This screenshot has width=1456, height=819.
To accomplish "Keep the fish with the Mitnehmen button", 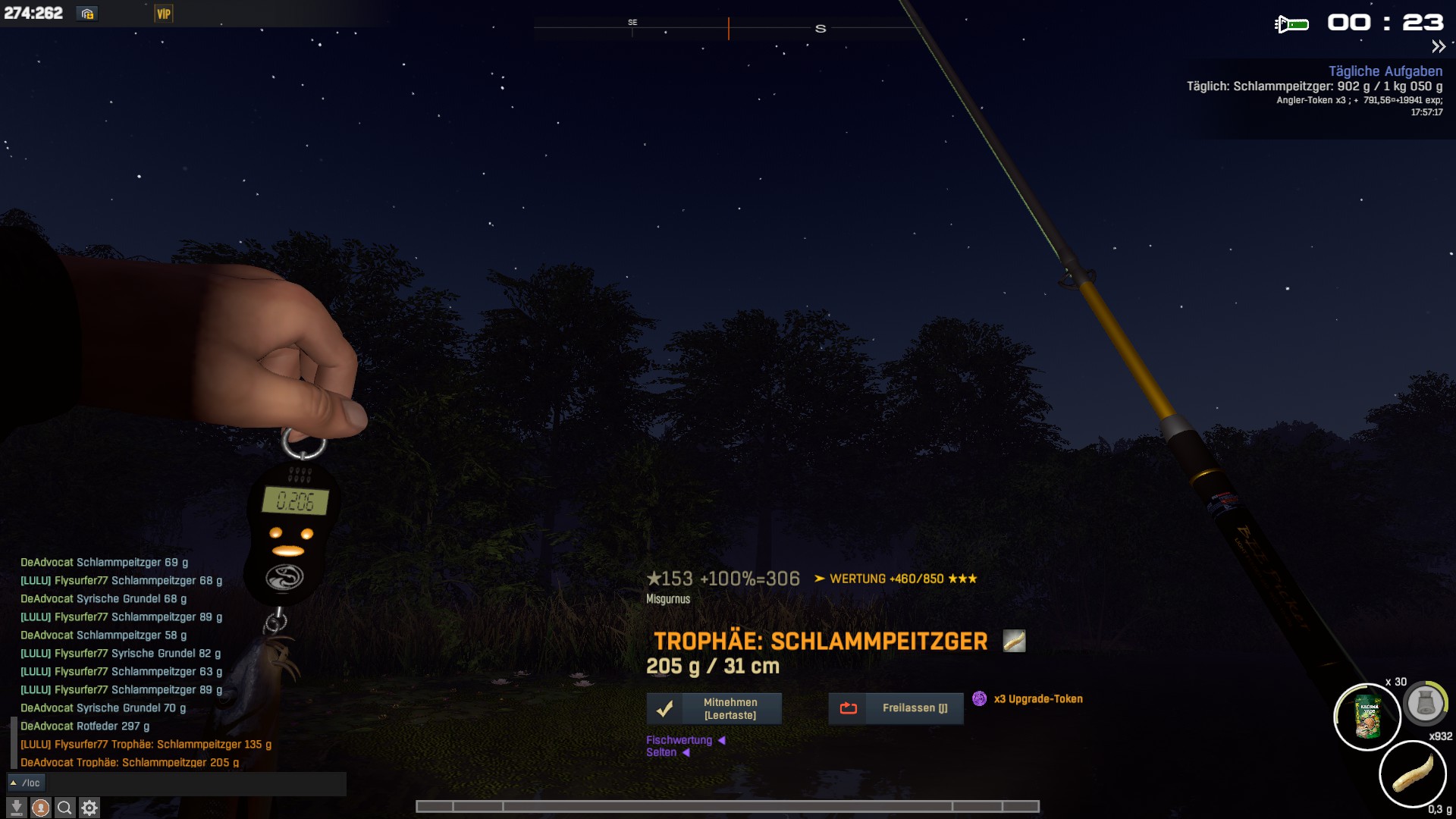I will point(714,708).
